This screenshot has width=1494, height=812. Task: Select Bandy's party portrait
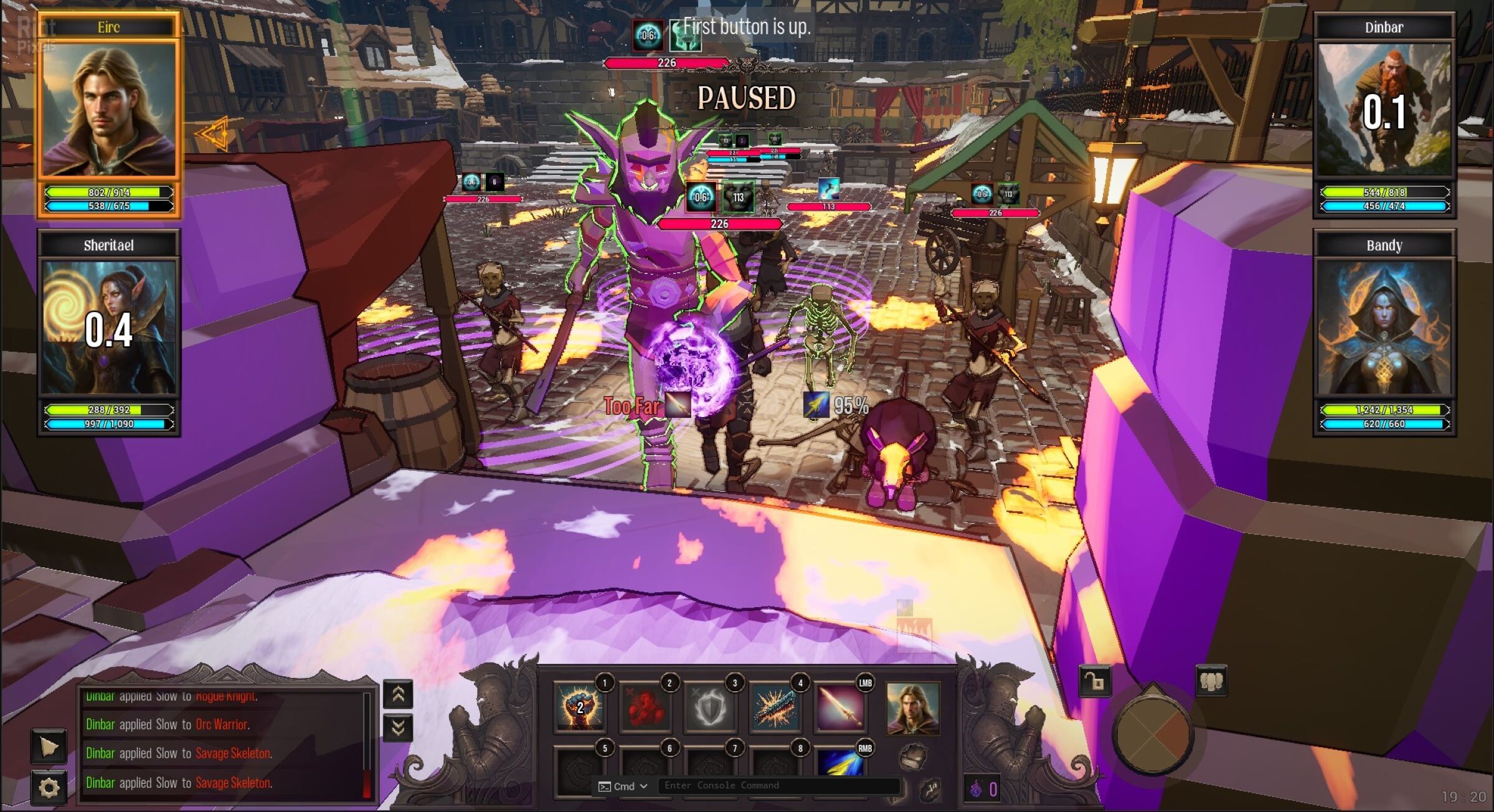[x=1384, y=328]
